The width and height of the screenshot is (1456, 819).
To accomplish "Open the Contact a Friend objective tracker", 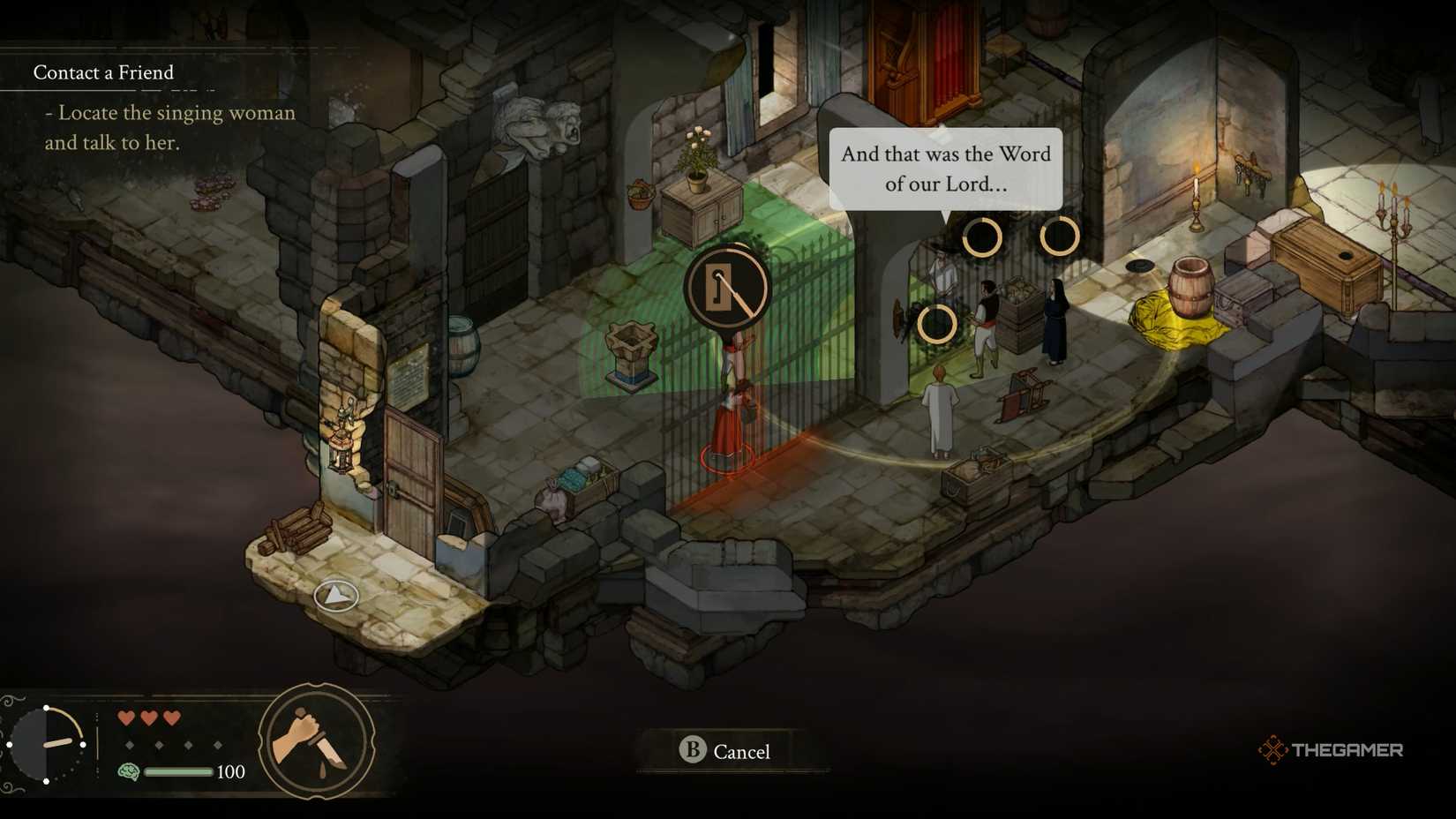I will (103, 72).
